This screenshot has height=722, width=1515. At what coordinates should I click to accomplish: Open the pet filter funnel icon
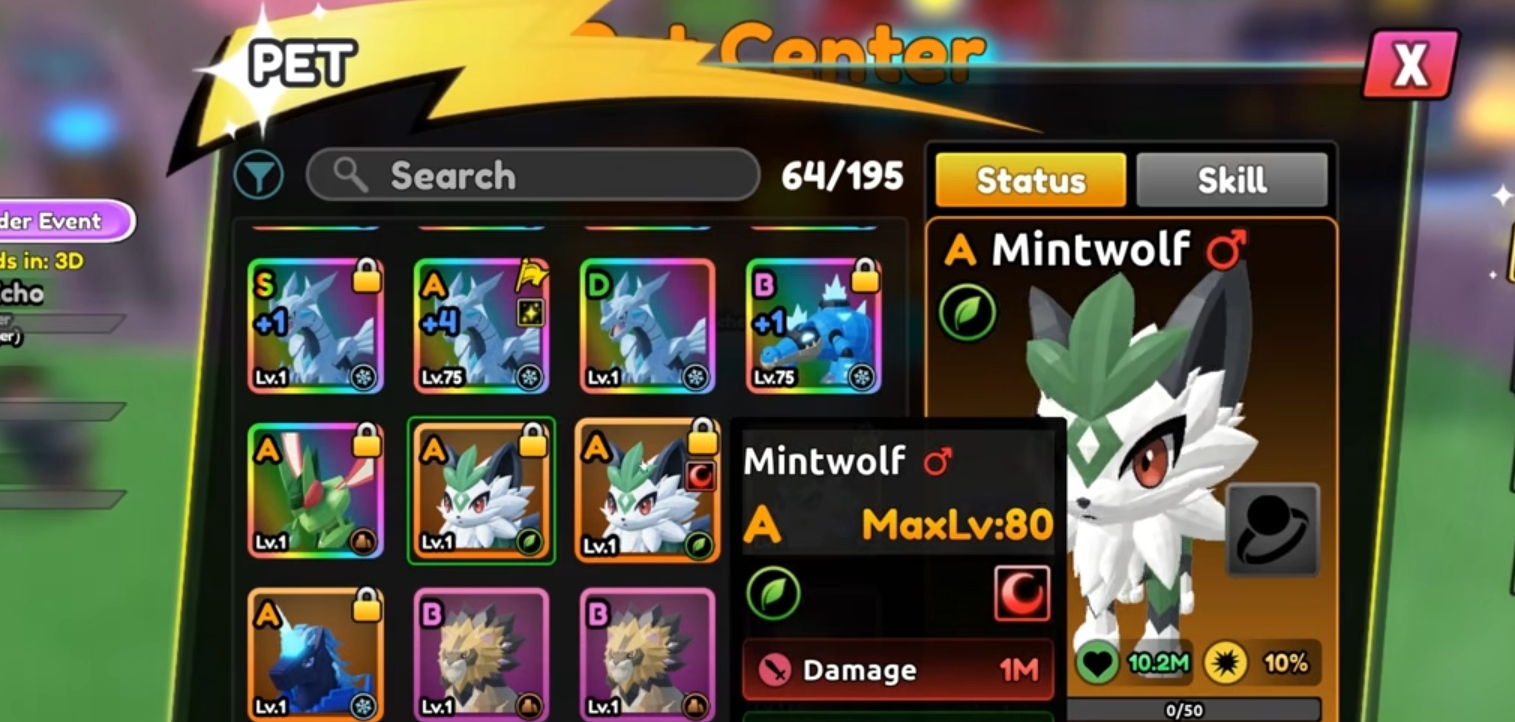coord(259,174)
